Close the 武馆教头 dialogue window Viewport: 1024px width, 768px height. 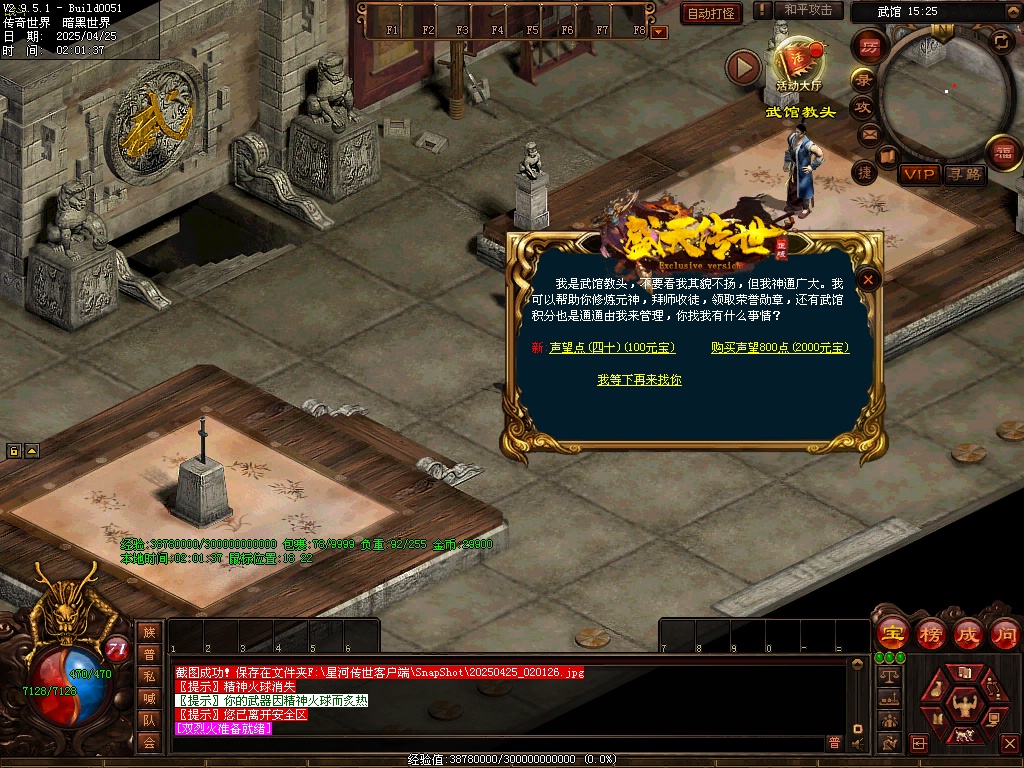click(x=869, y=280)
